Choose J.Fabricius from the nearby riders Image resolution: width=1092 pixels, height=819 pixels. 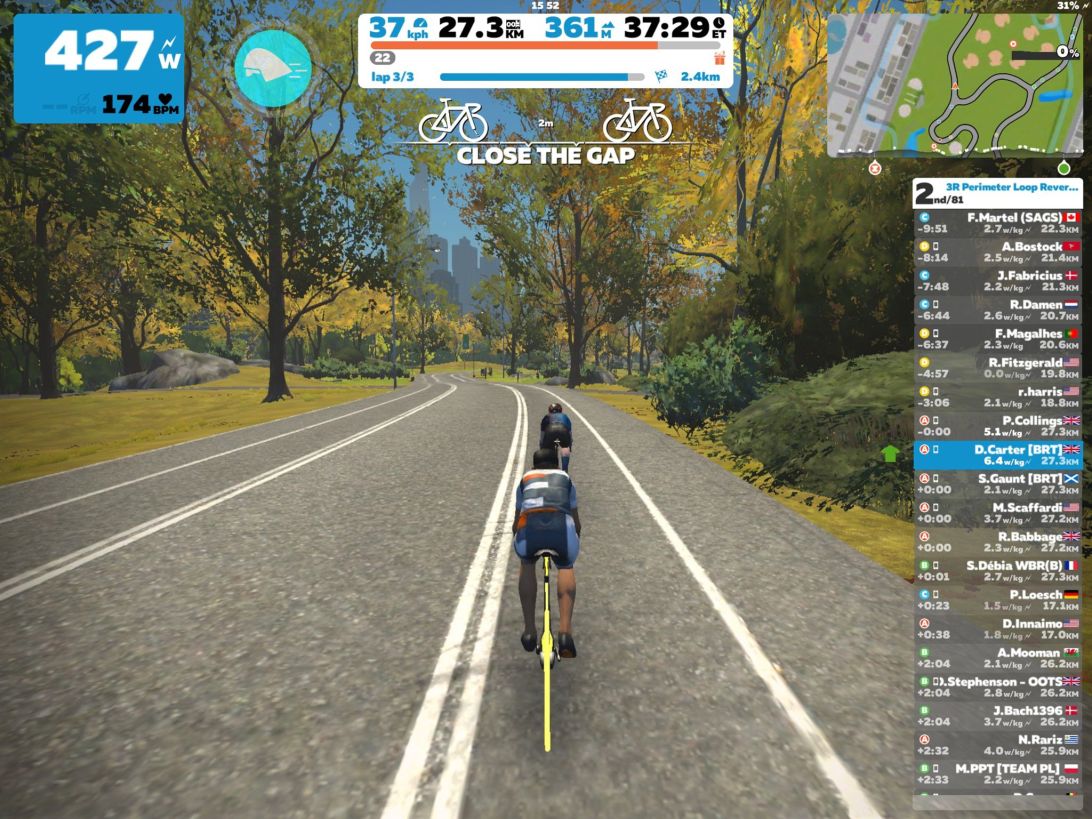997,281
